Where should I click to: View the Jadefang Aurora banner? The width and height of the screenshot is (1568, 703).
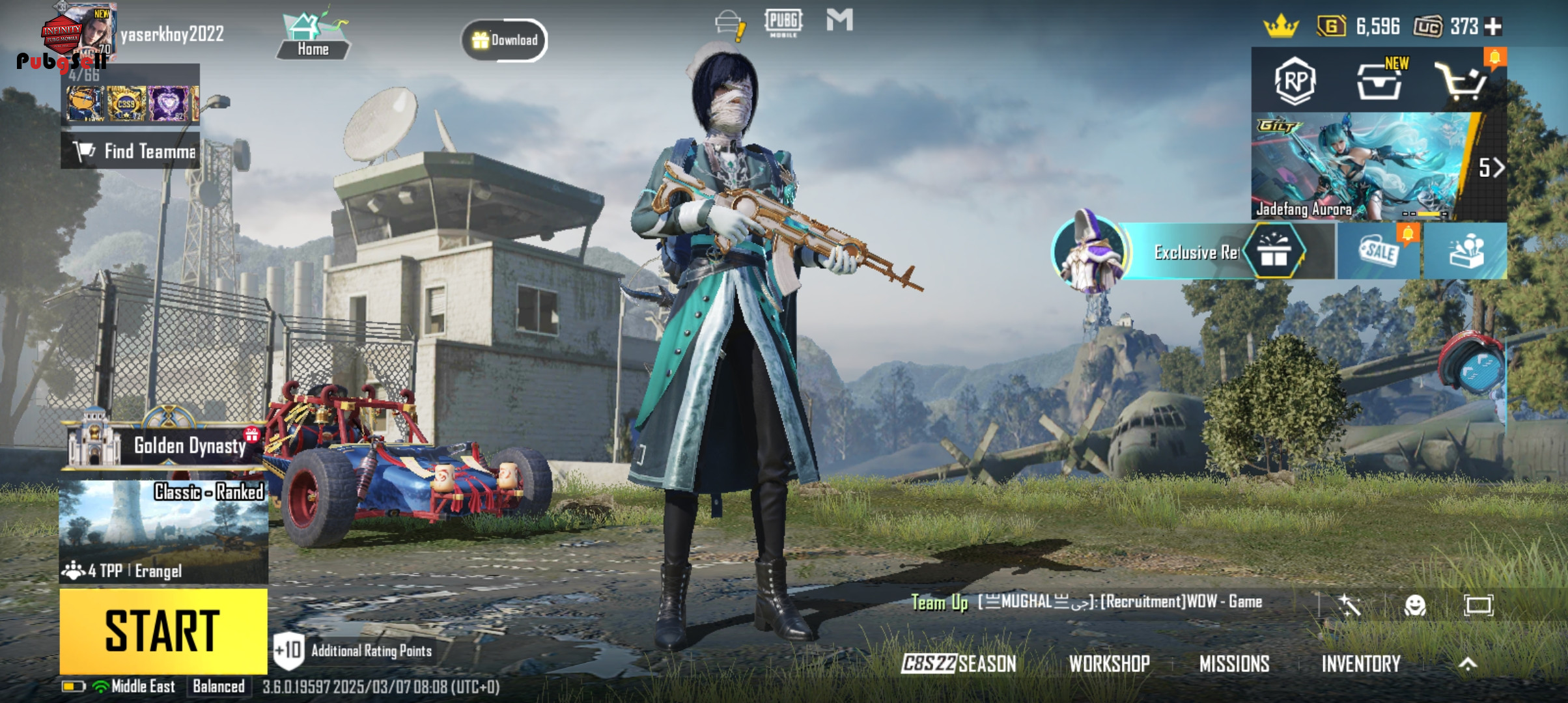tap(1361, 167)
